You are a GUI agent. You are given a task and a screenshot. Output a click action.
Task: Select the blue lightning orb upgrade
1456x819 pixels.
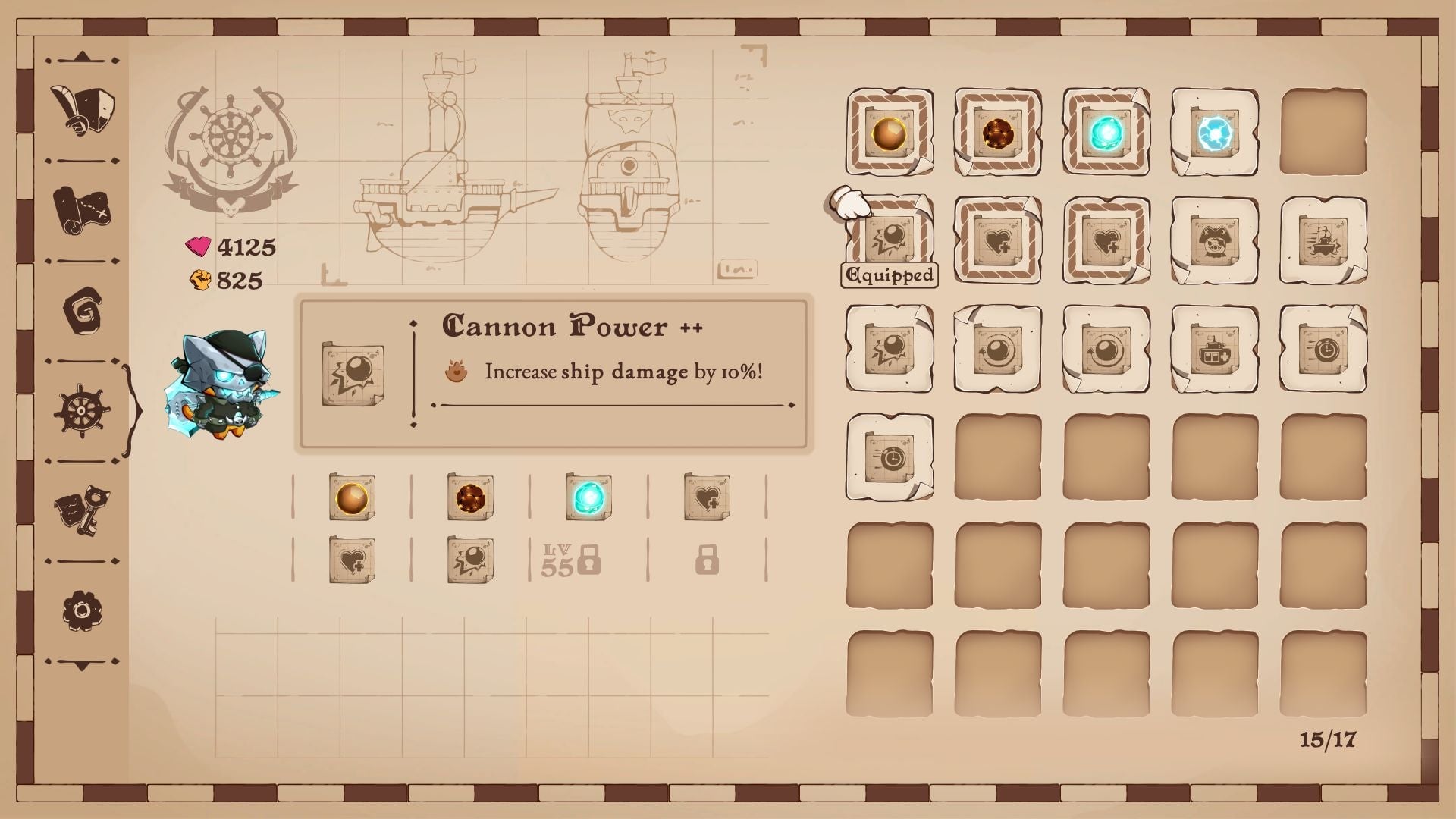click(x=1214, y=134)
